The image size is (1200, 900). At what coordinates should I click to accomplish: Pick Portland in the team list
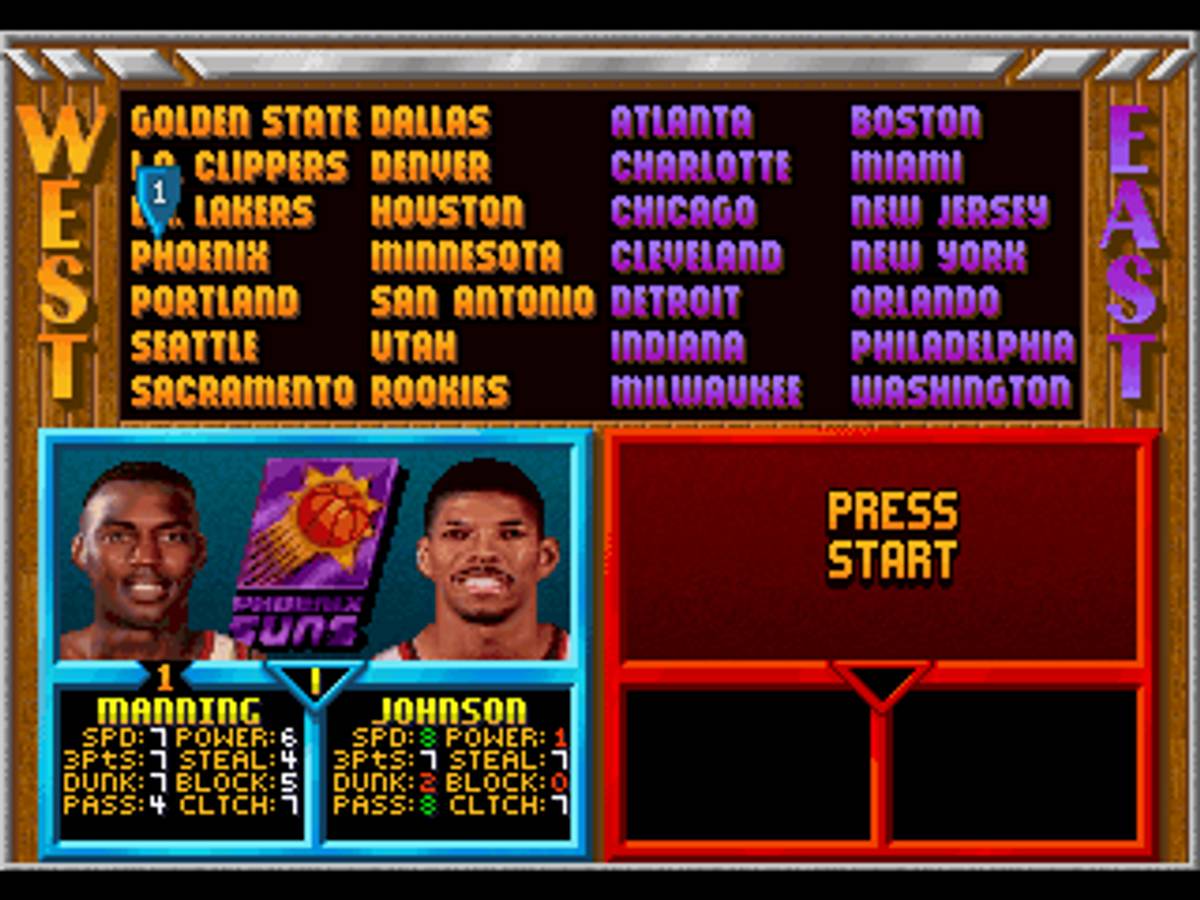pos(214,302)
